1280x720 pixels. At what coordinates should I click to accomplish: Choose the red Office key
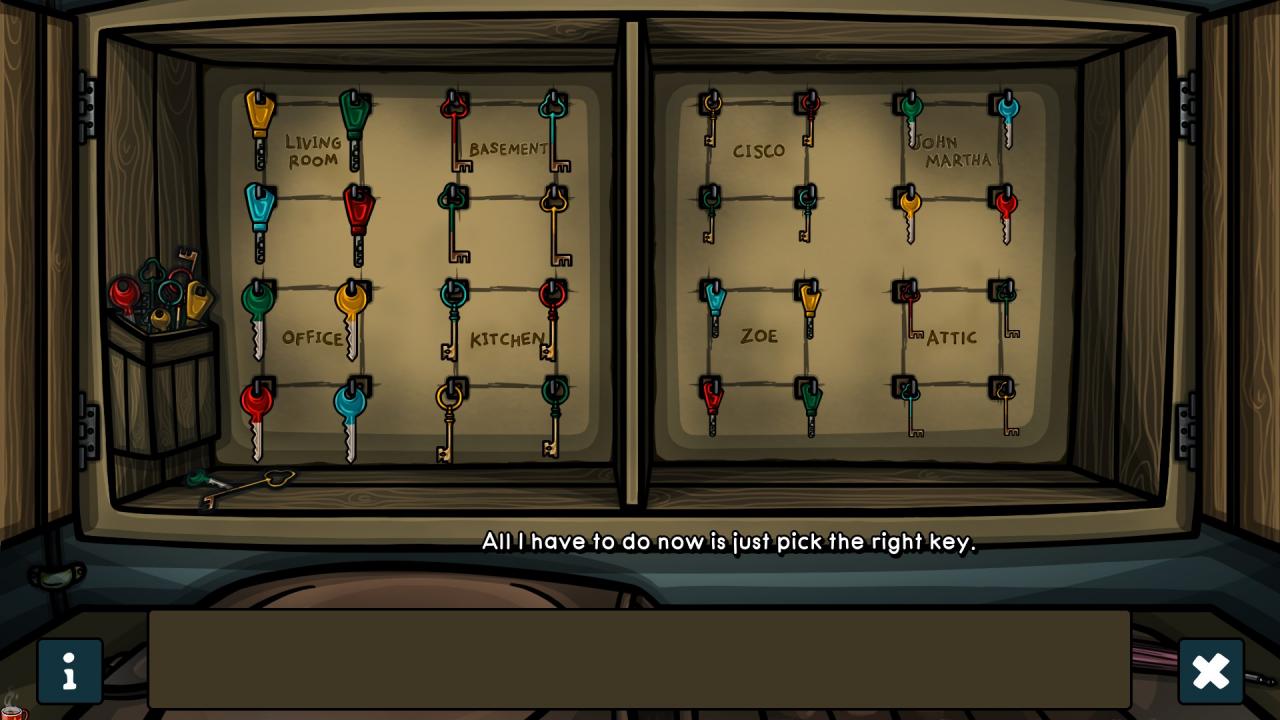(x=256, y=415)
